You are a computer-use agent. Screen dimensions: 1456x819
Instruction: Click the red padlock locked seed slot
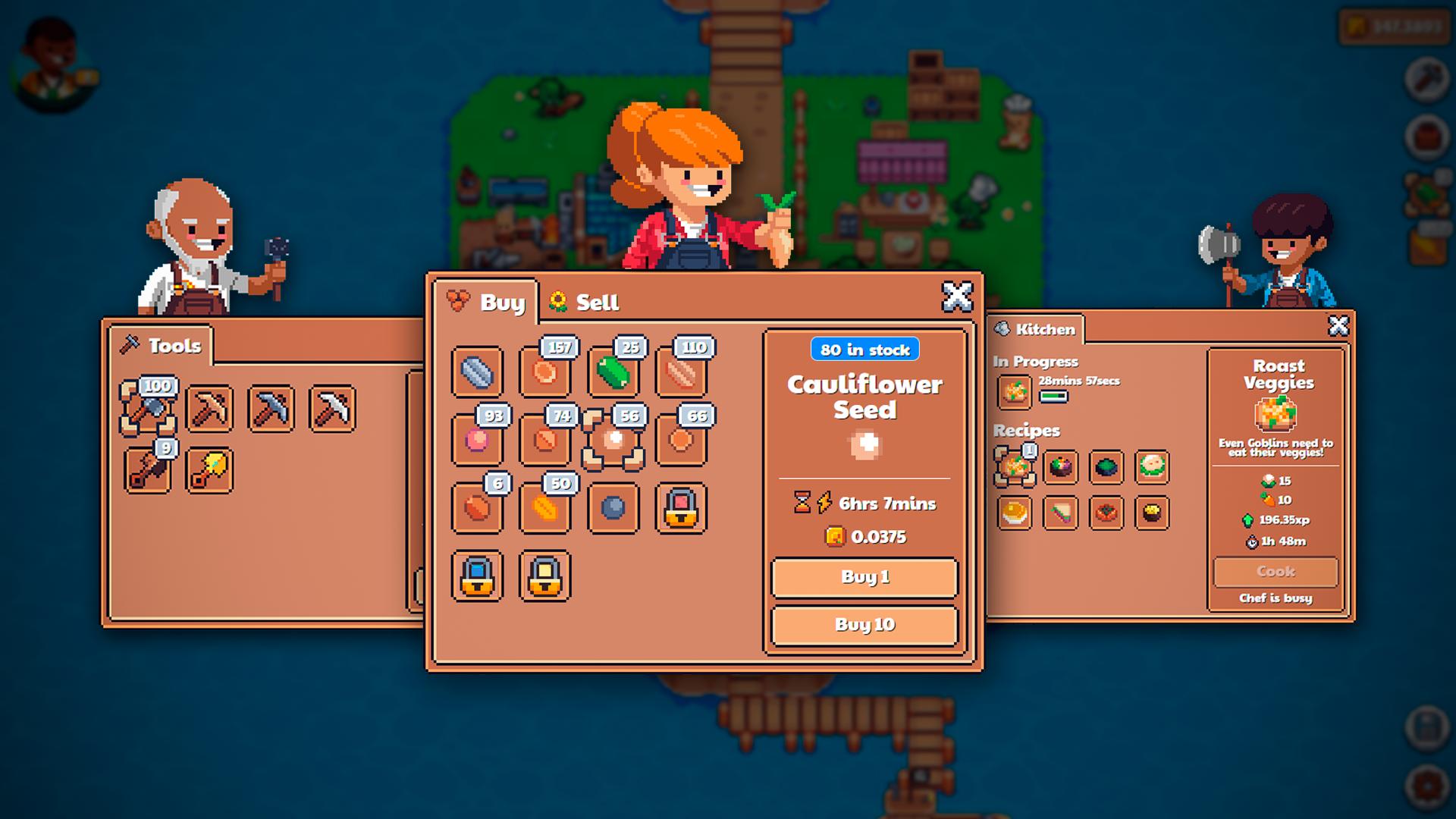(x=681, y=508)
